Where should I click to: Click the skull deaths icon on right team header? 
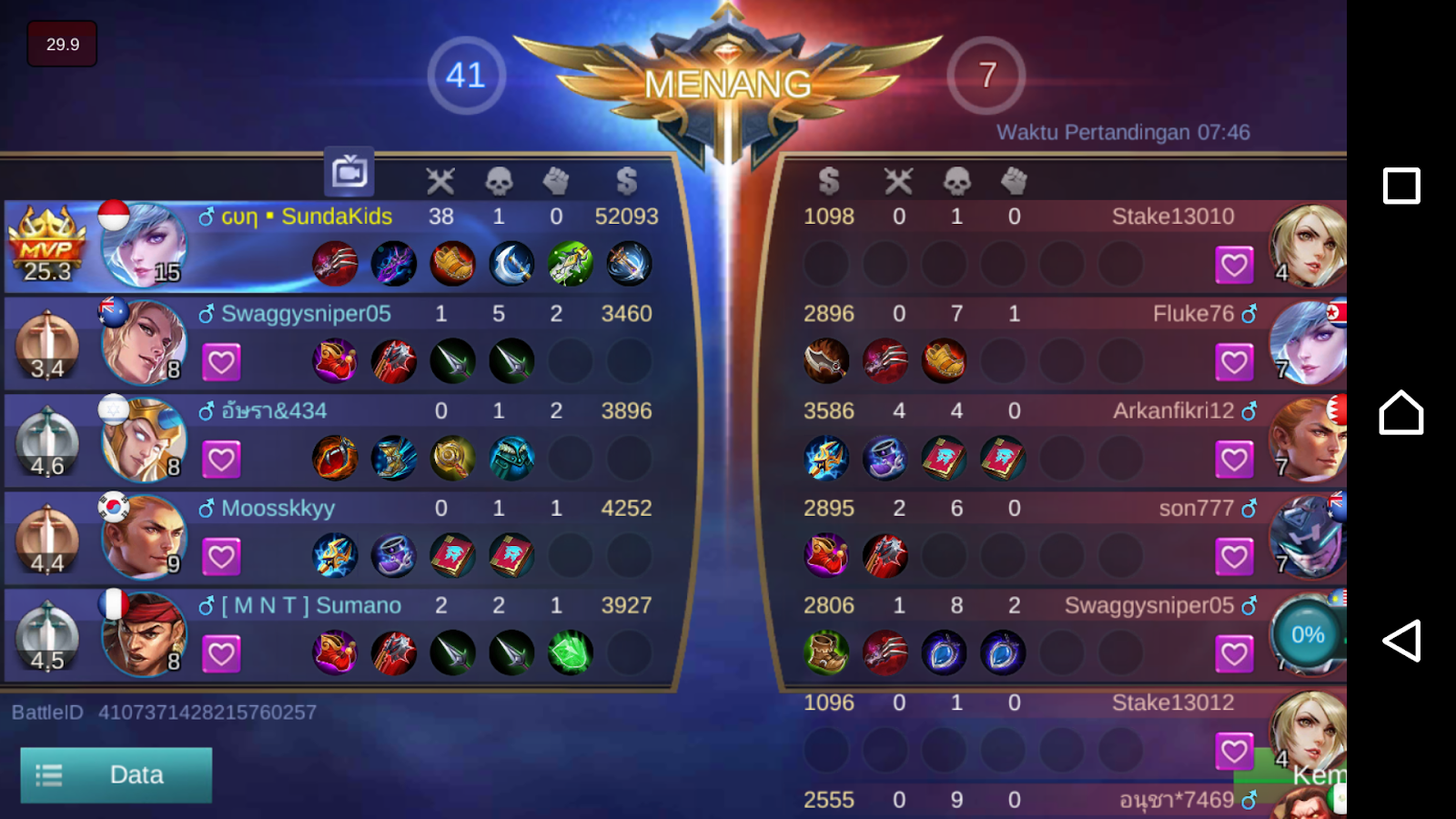point(956,180)
